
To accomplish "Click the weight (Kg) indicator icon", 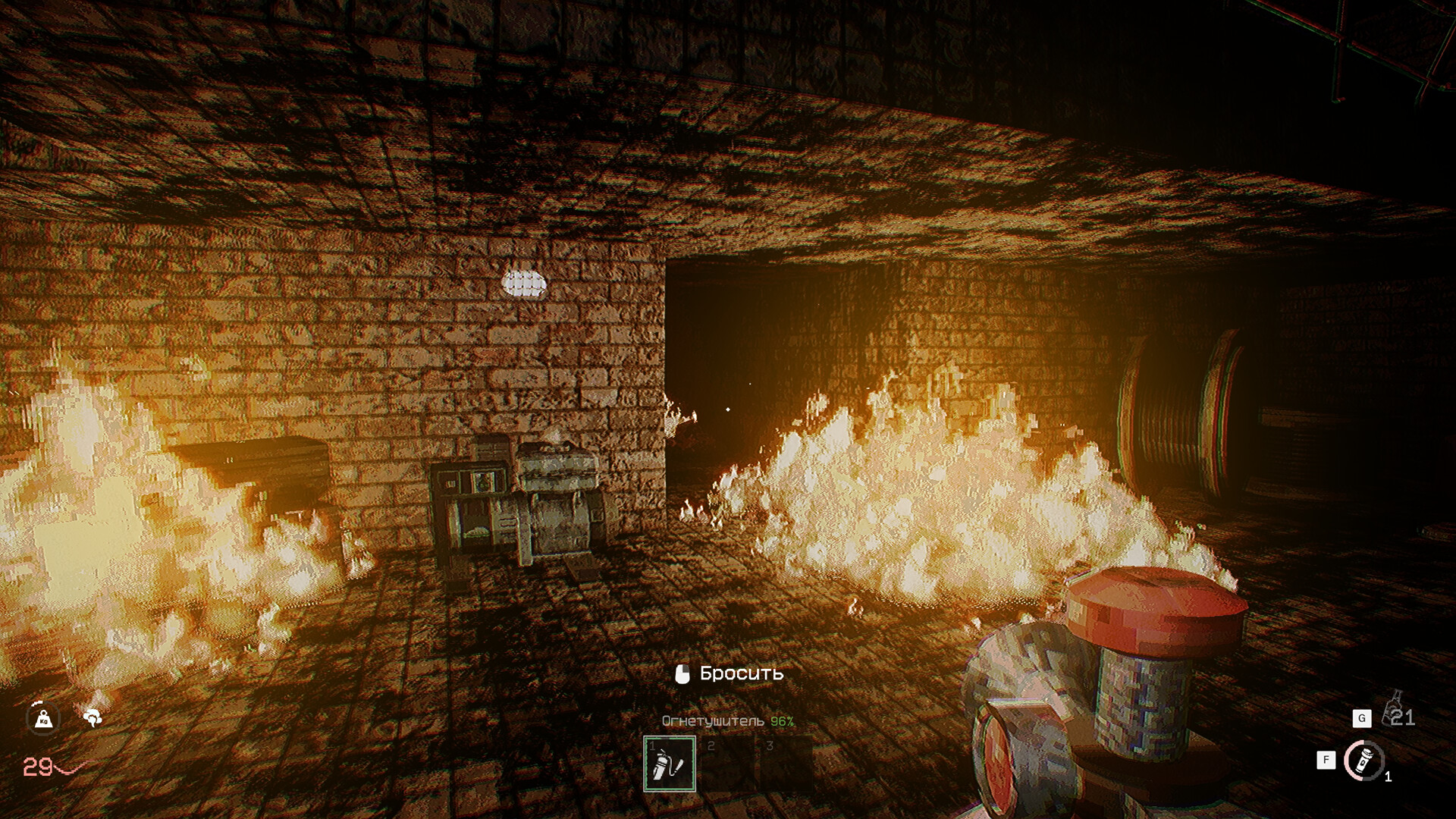I will pos(44,719).
